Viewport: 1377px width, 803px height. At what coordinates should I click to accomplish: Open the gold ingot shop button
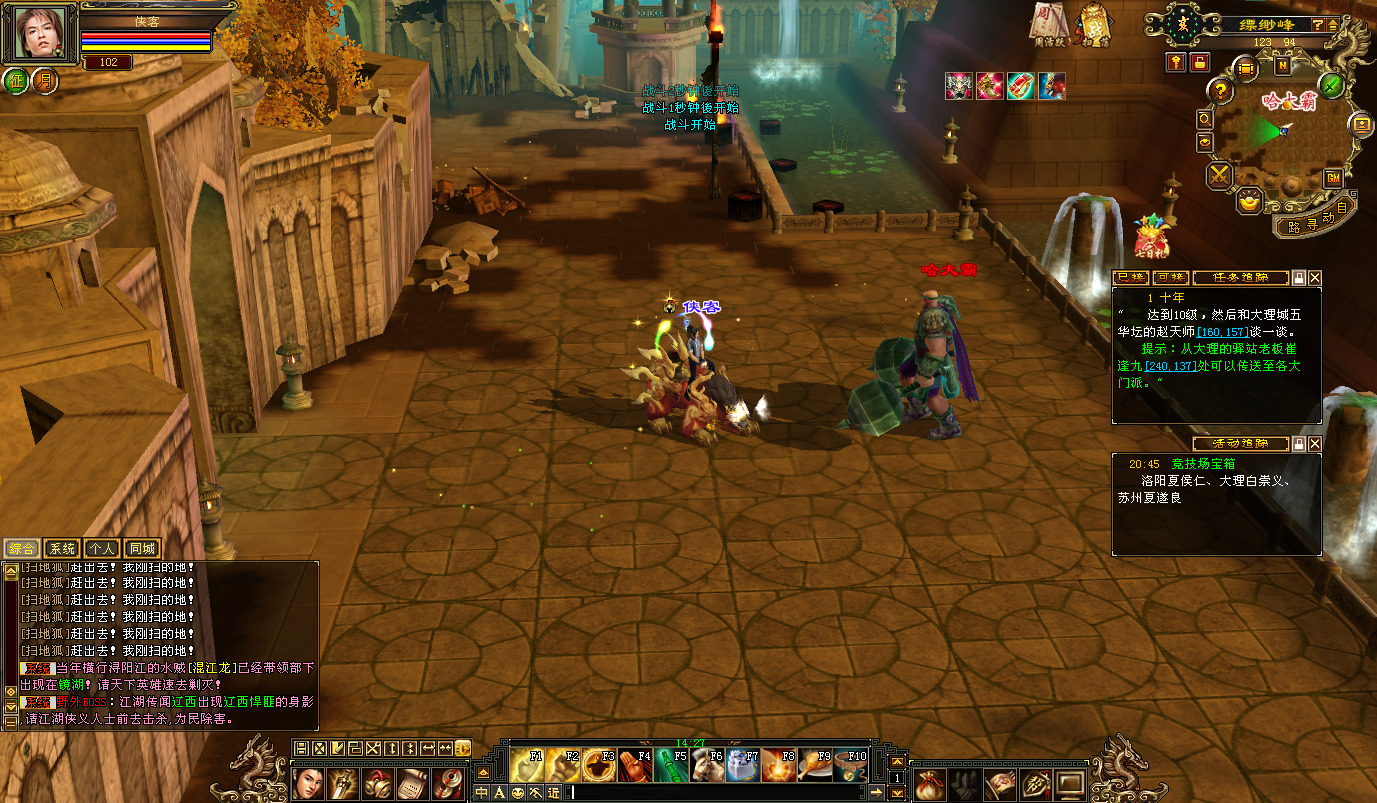coord(1249,201)
